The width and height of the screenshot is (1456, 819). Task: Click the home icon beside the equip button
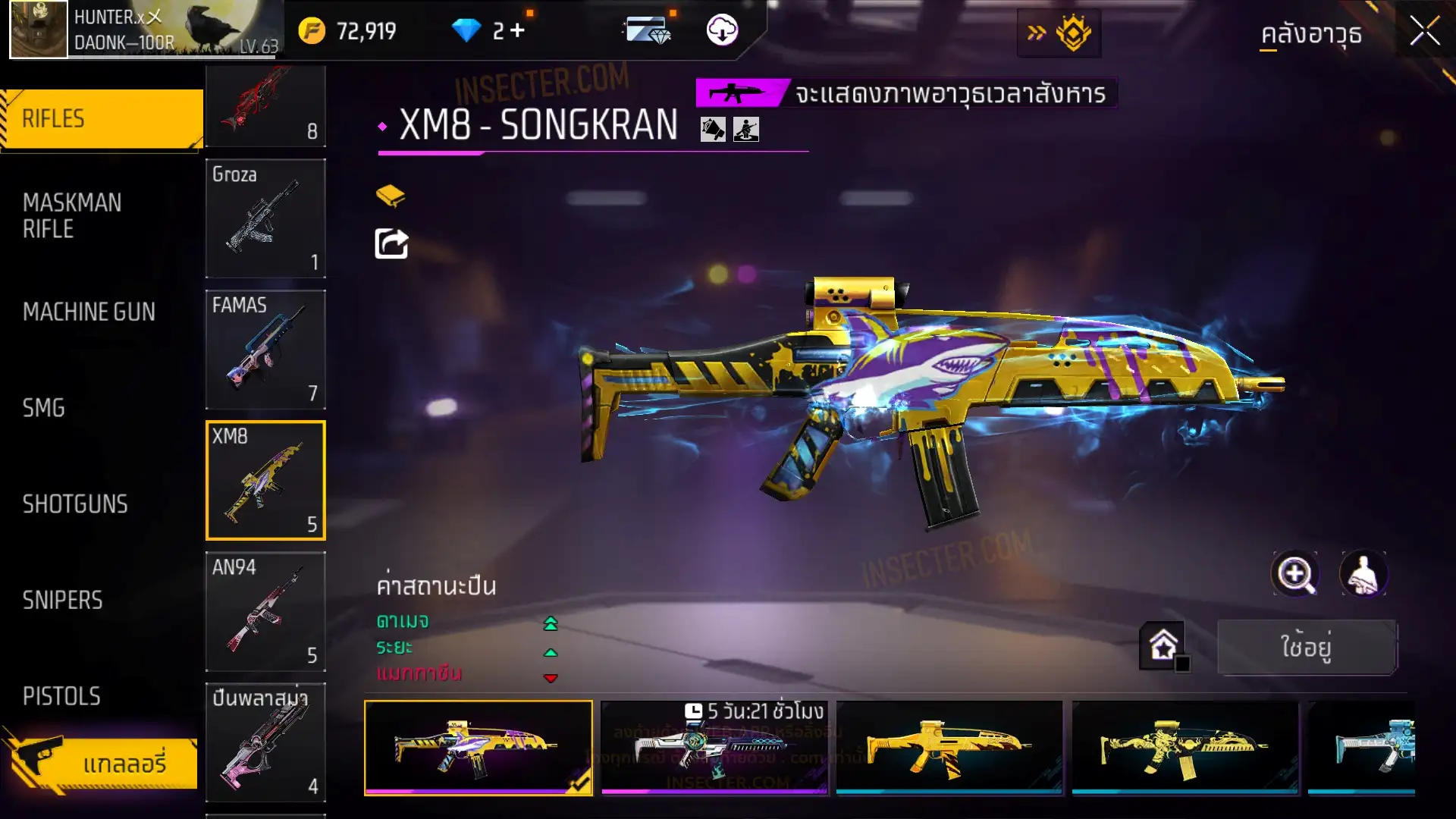point(1163,646)
